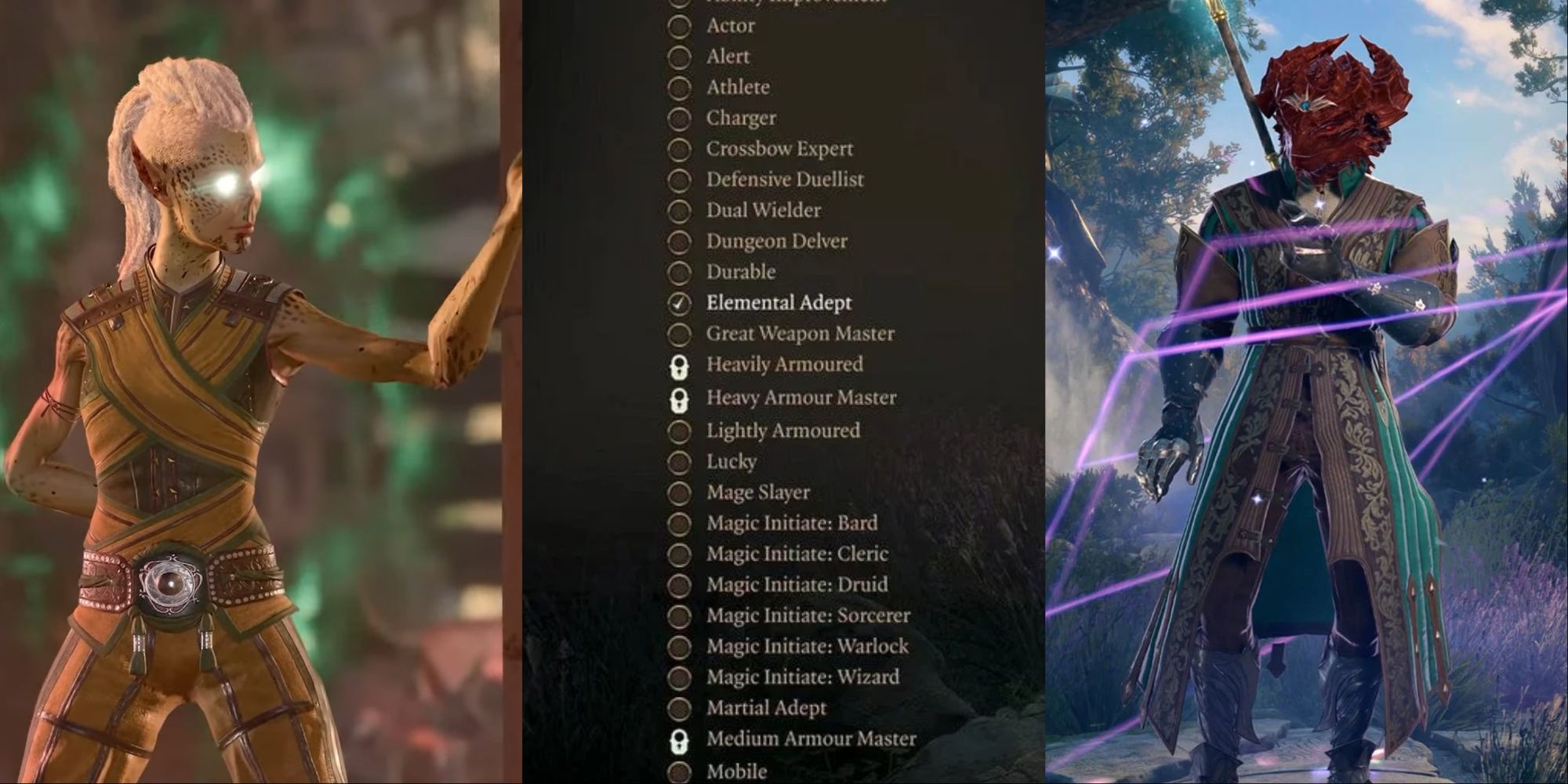This screenshot has height=784, width=1568.
Task: Select the Durable feat circle
Action: [678, 272]
